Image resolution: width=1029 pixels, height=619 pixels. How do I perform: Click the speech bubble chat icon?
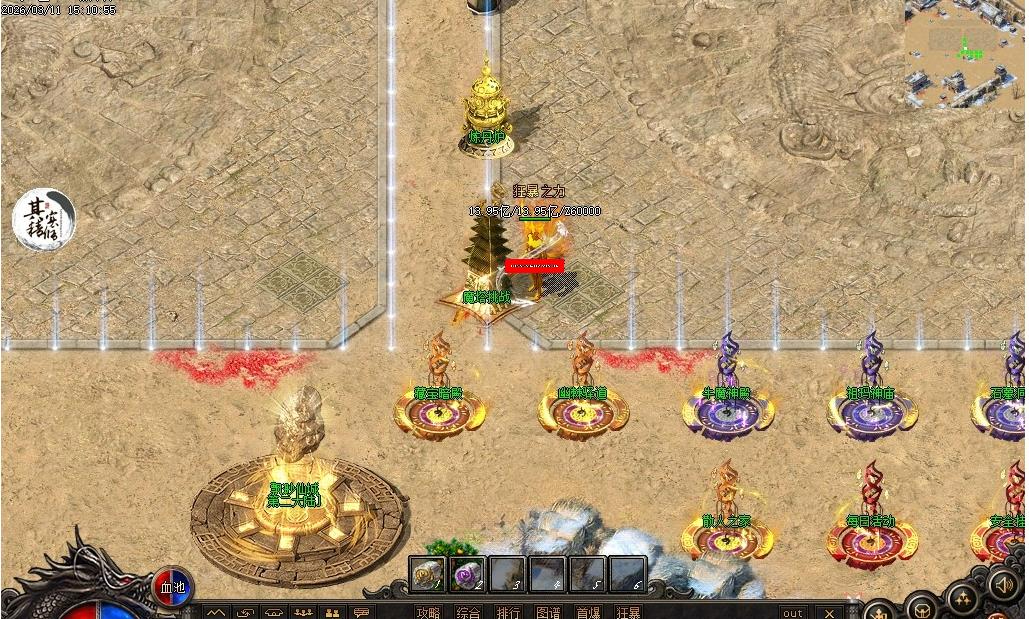(362, 612)
